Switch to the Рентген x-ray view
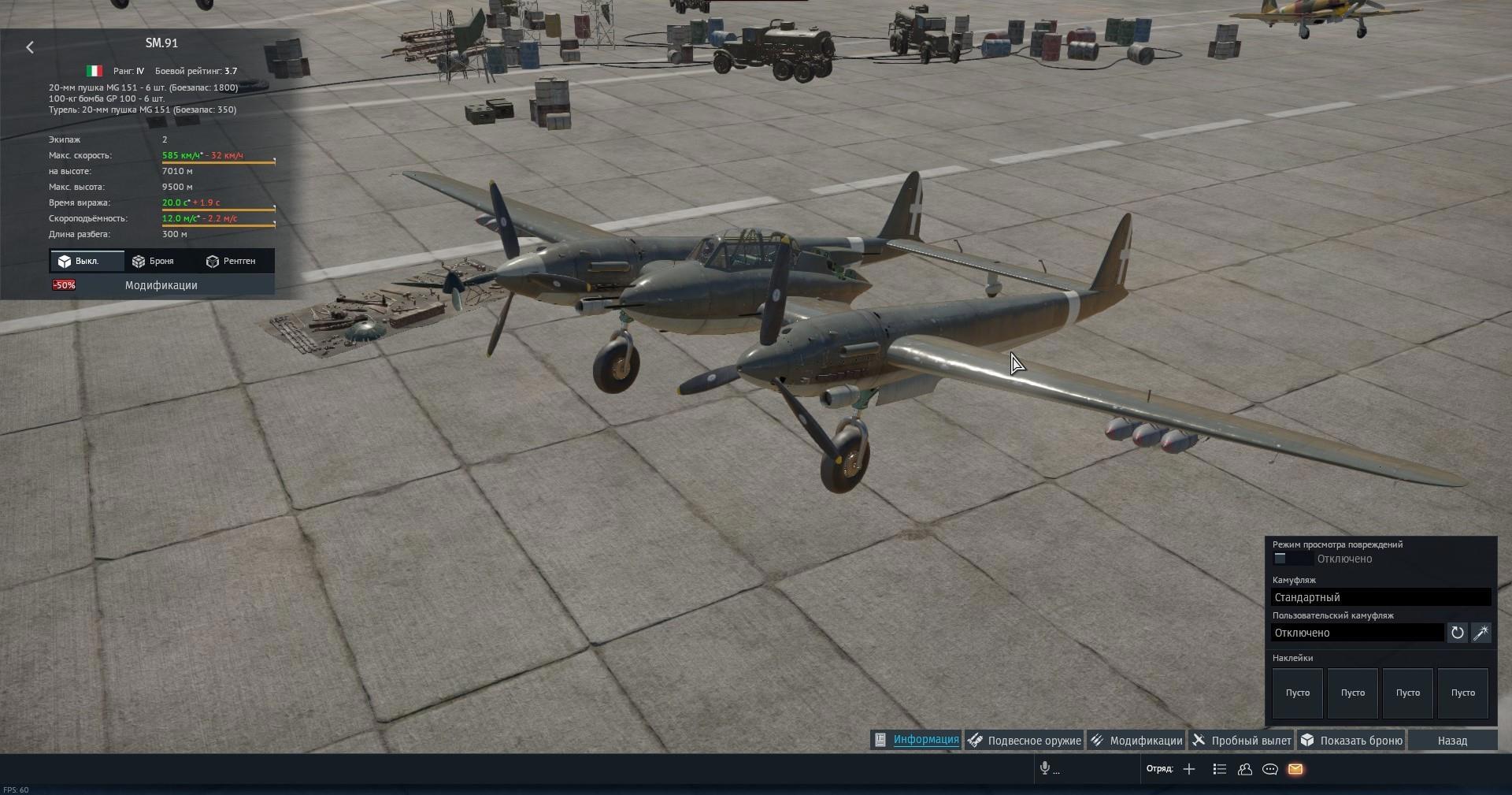This screenshot has width=1512, height=795. (231, 261)
